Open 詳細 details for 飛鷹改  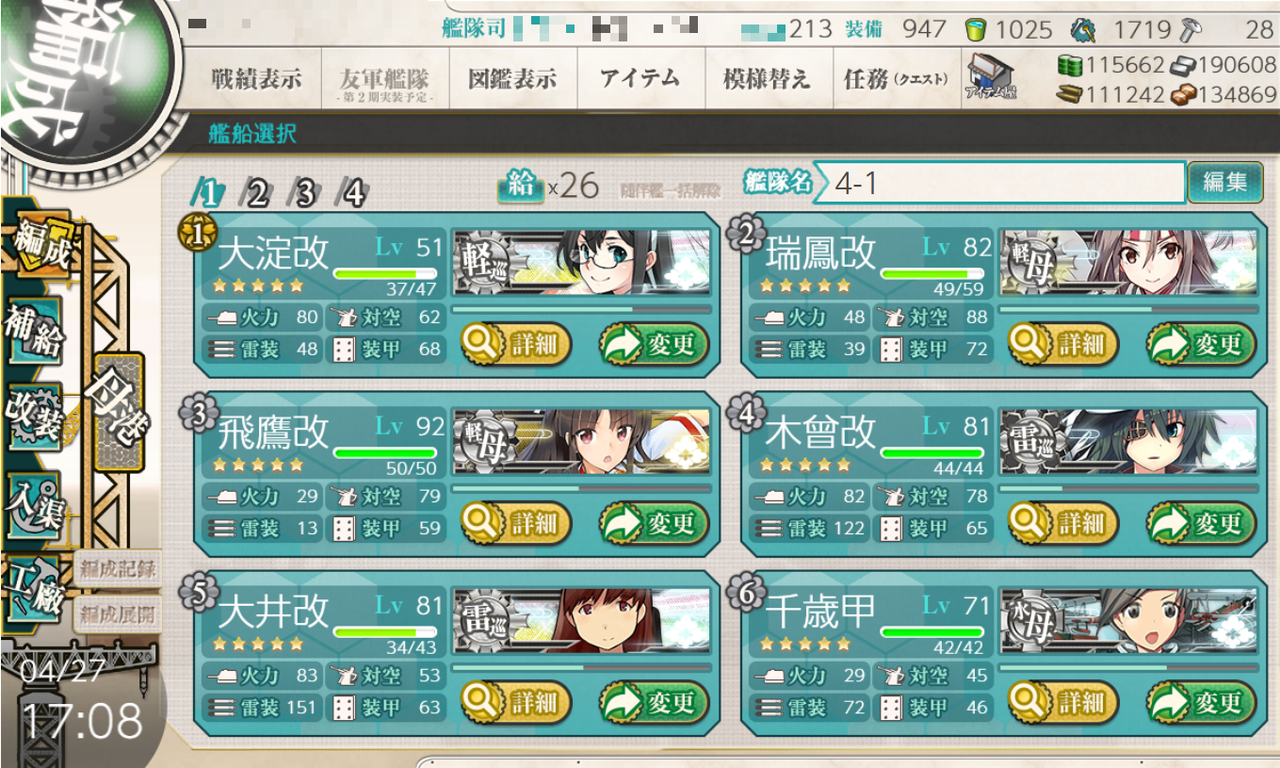point(515,523)
